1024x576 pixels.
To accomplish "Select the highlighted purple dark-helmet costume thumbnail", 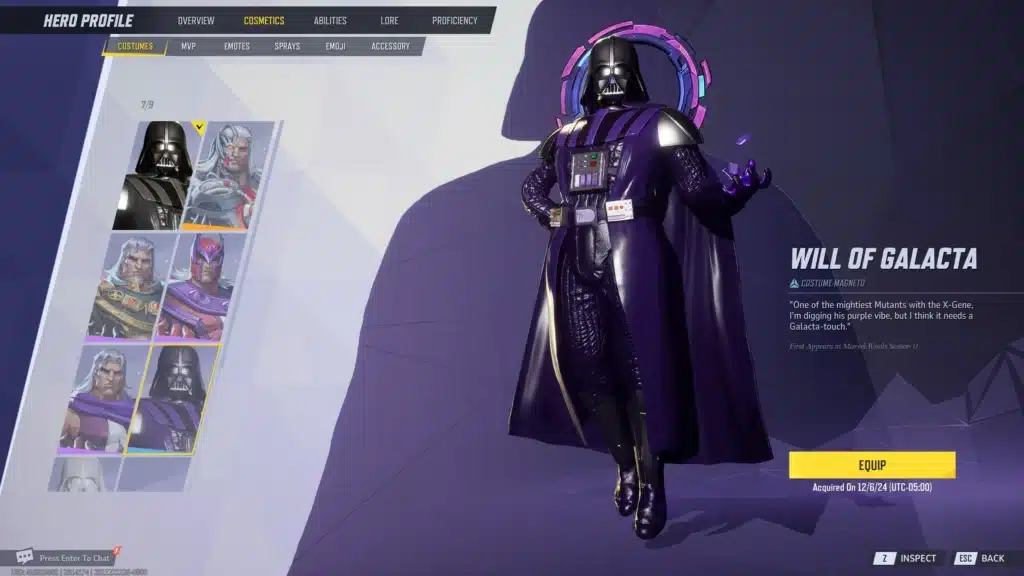I will pyautogui.click(x=174, y=398).
